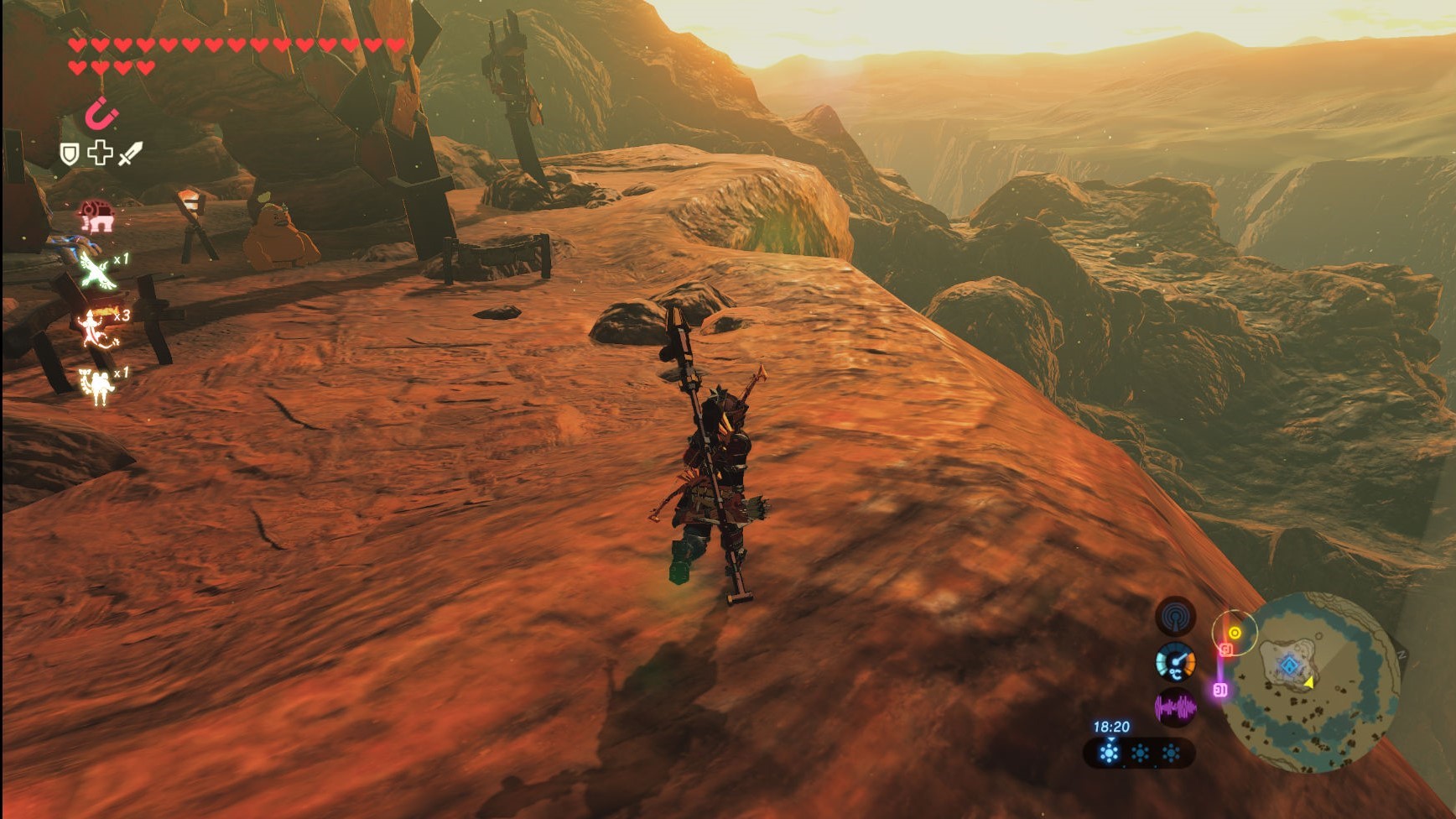Screen dimensions: 1456x819
Task: Click the purple sound wave noise meter
Action: [1175, 708]
